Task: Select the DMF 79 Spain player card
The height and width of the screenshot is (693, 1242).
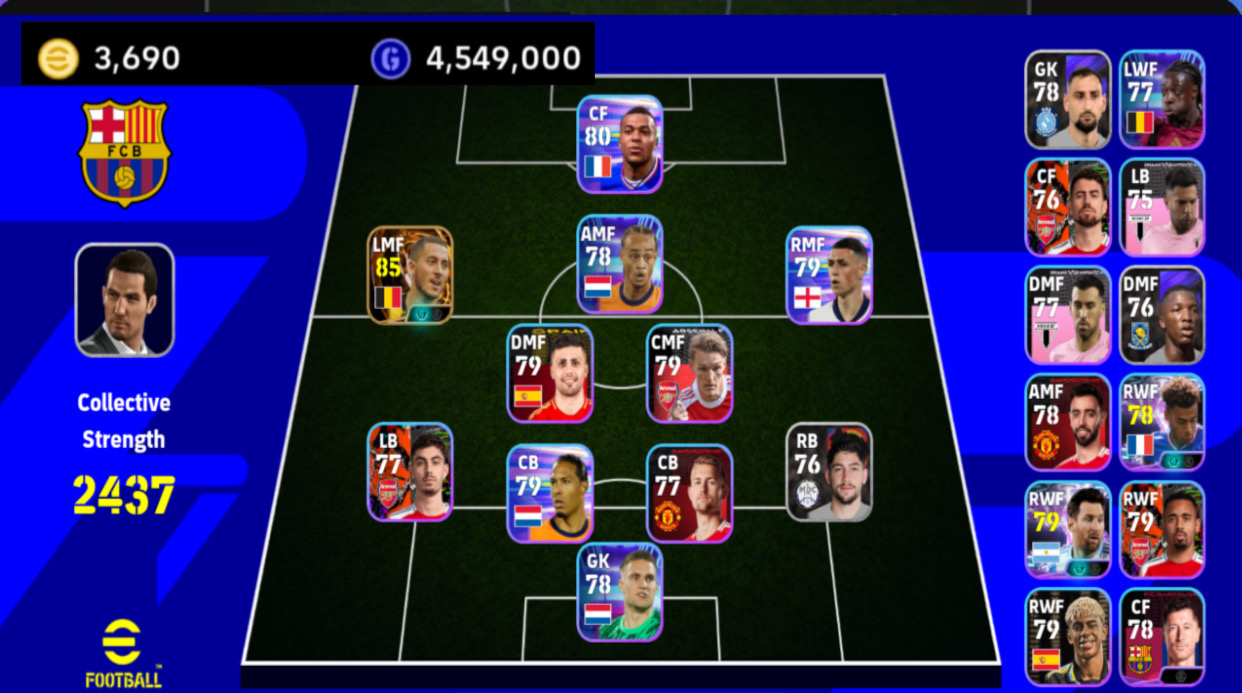Action: coord(549,372)
